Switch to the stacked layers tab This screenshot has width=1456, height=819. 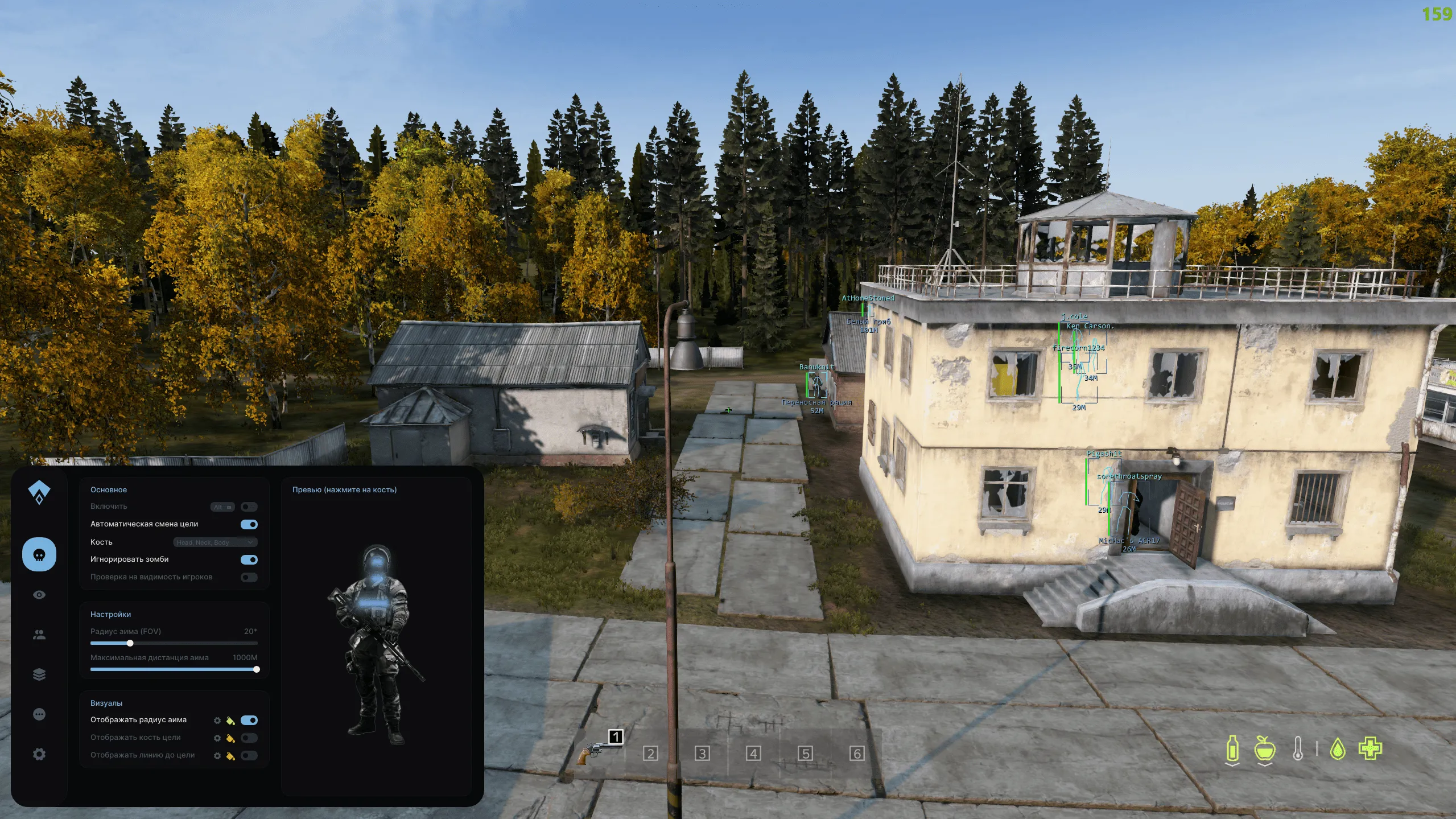pos(39,674)
